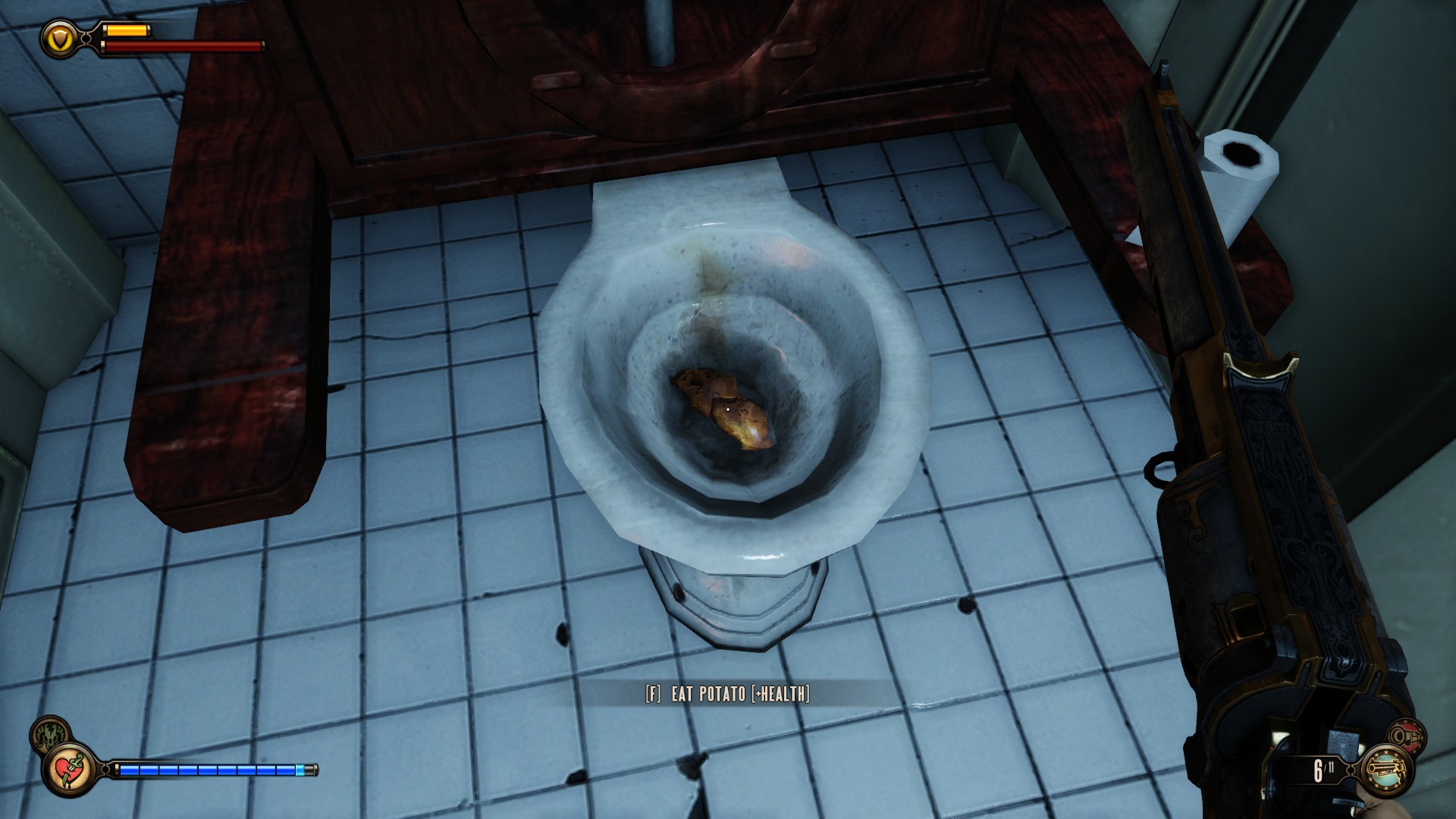1456x819 pixels.
Task: Select the gold pistol weapon icon
Action: (x=1387, y=770)
